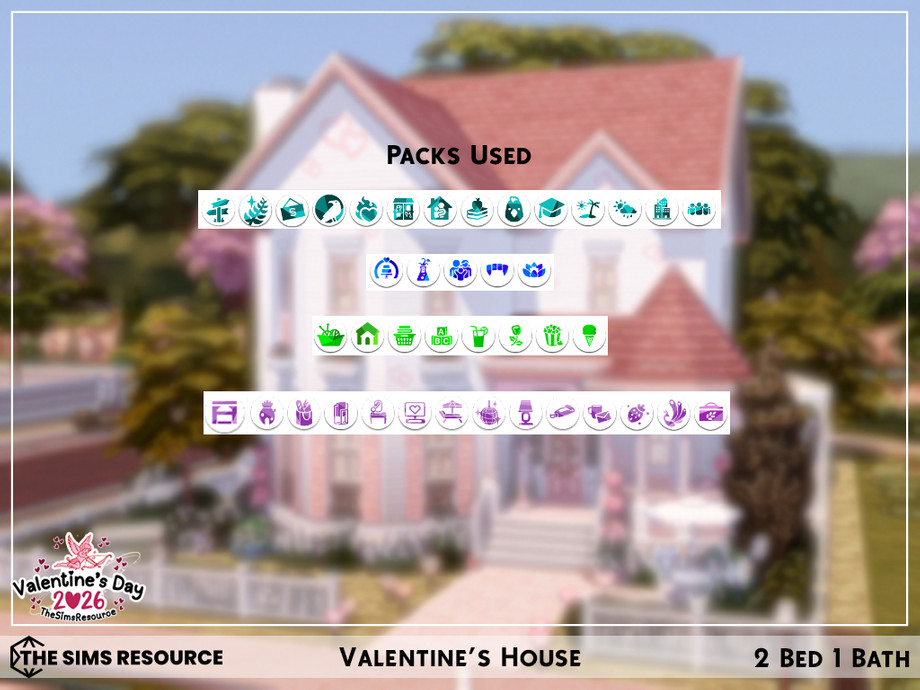
Task: Click the wedding cake pack icon
Action: (385, 271)
